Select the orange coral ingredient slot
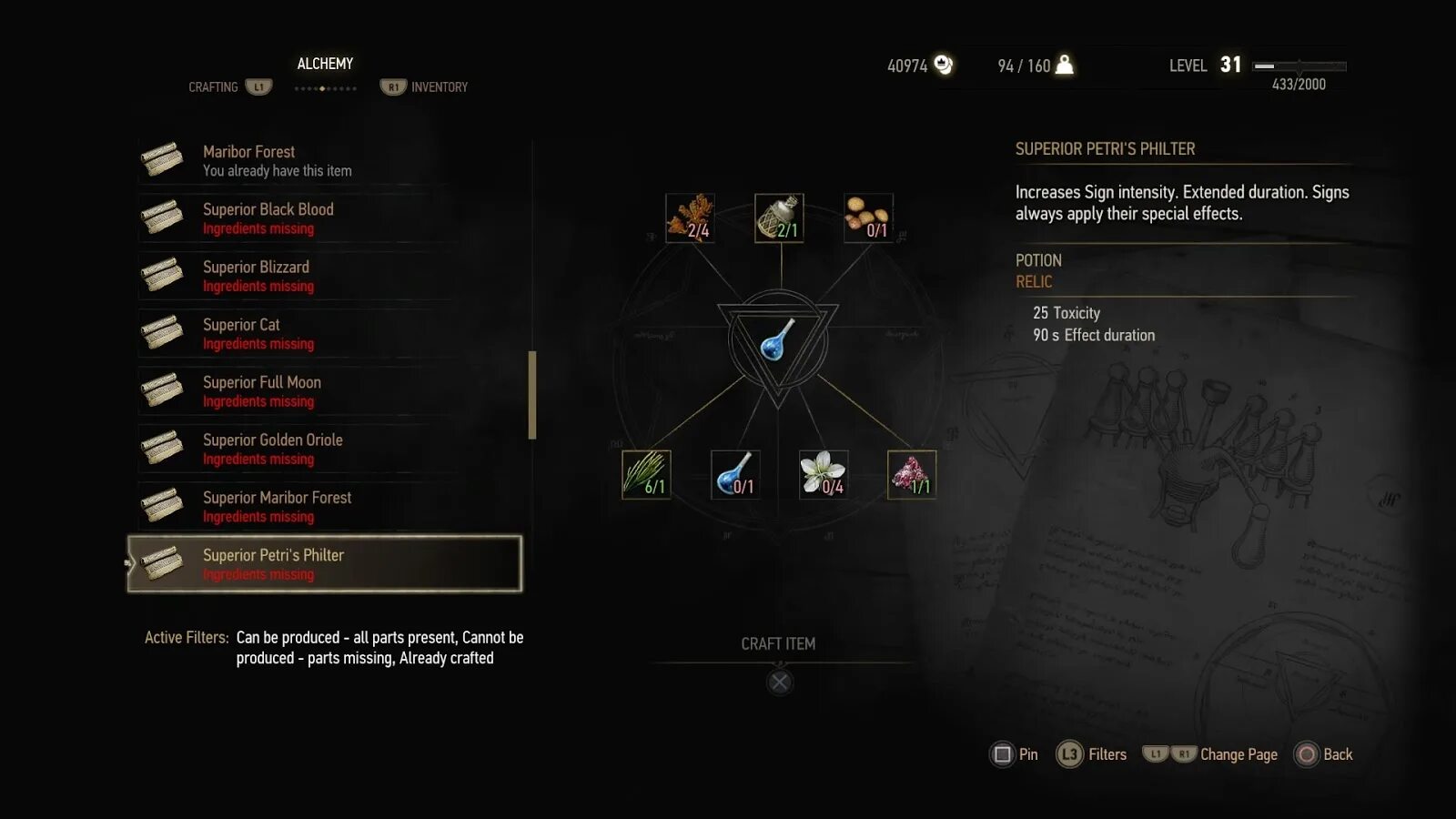The width and height of the screenshot is (1456, 819). coord(690,217)
